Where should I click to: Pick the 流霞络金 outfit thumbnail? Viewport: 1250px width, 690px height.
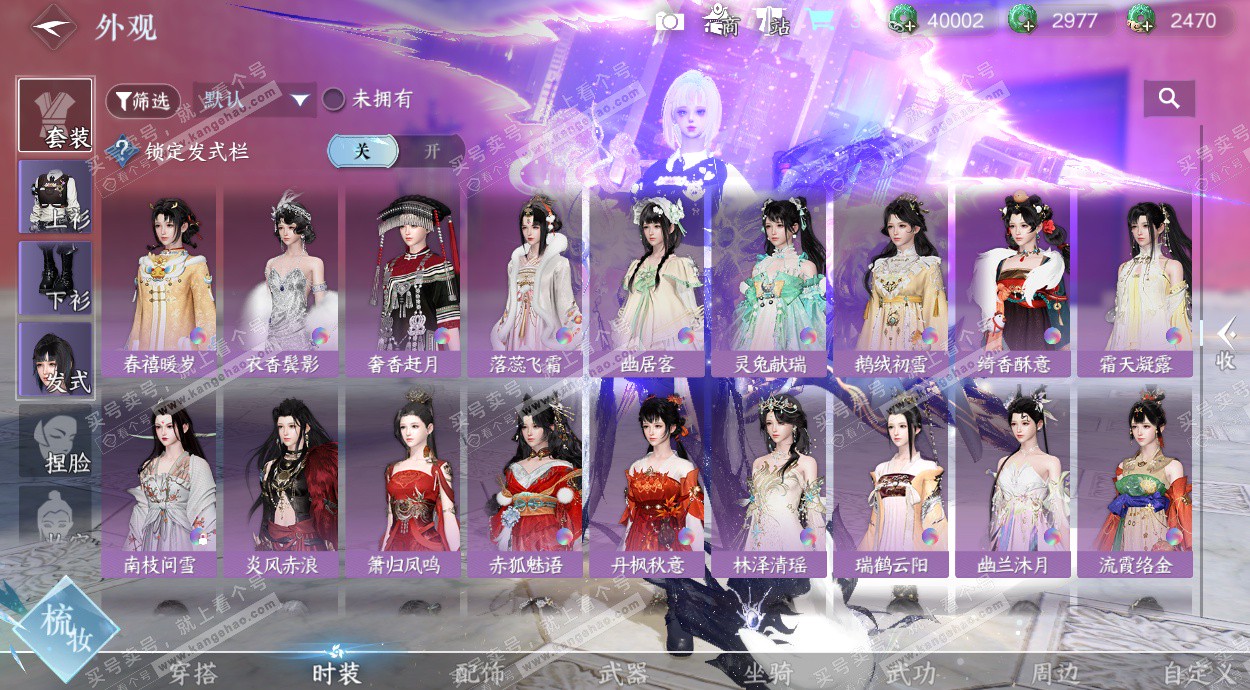click(x=1135, y=480)
